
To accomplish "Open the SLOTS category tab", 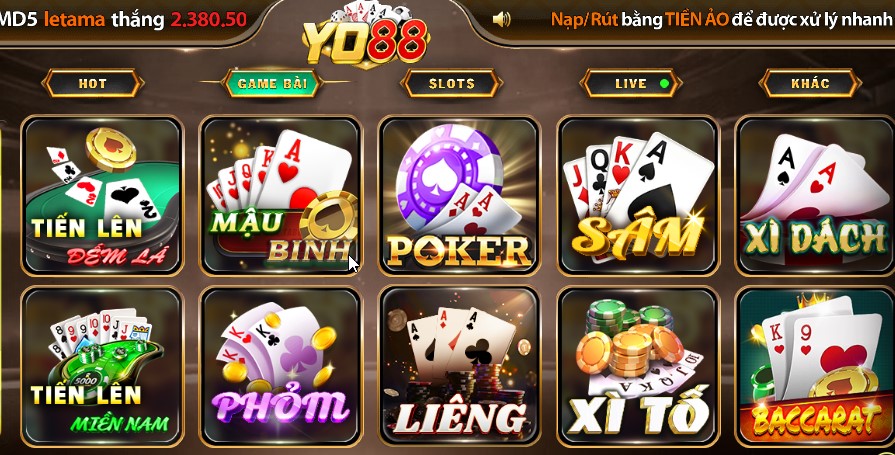I will point(452,83).
